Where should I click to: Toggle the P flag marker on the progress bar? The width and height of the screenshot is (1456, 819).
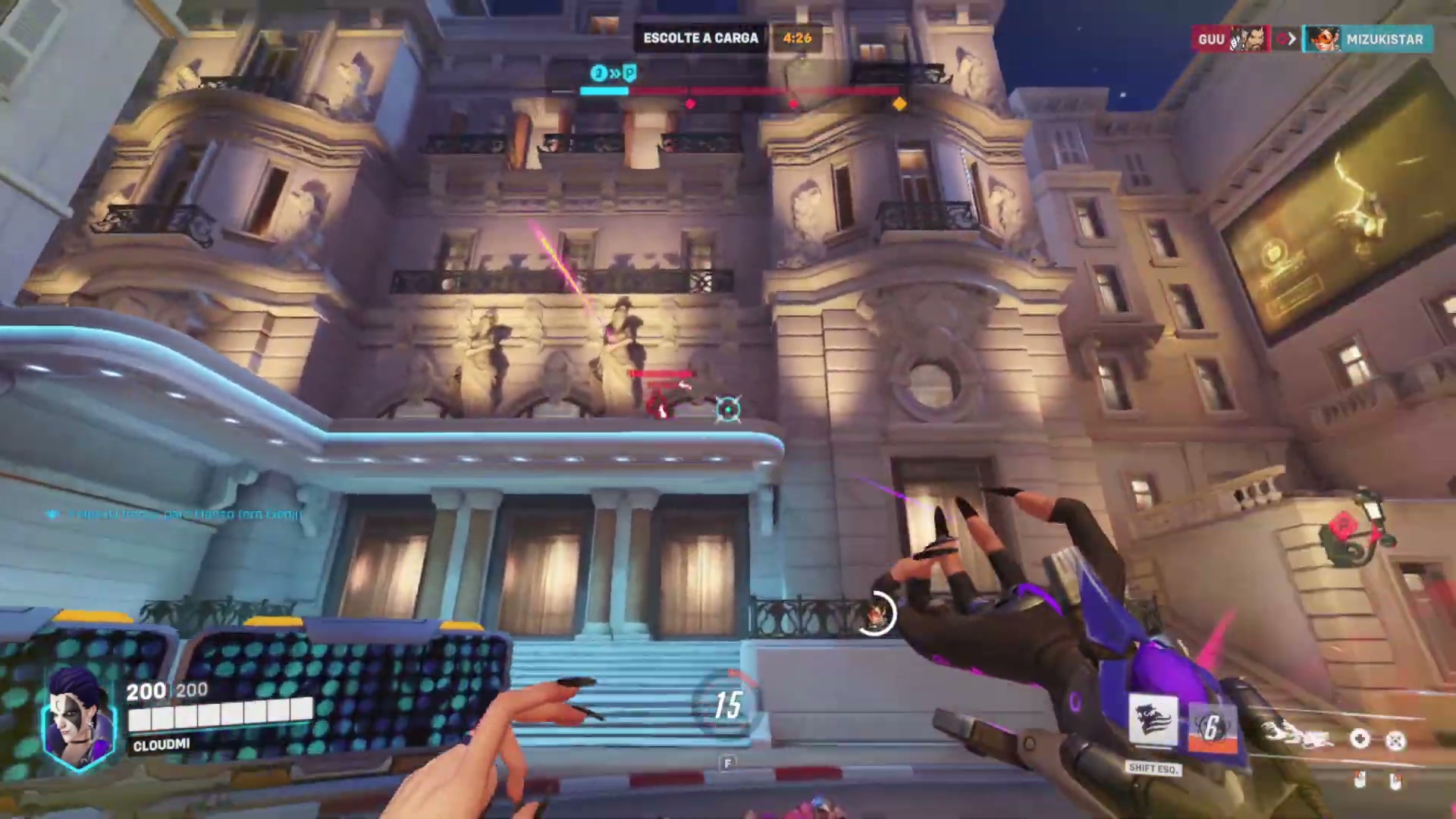pyautogui.click(x=629, y=74)
